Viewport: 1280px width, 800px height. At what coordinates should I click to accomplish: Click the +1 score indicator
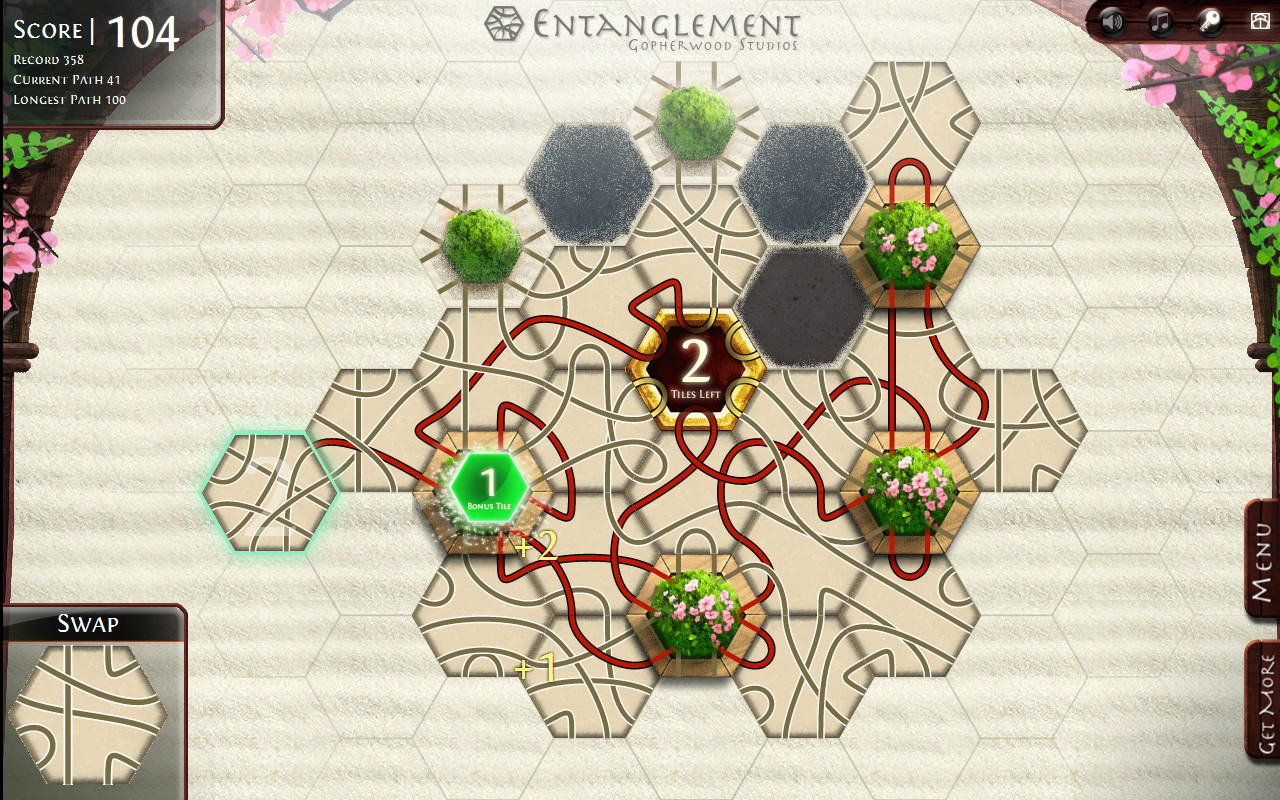(x=533, y=670)
